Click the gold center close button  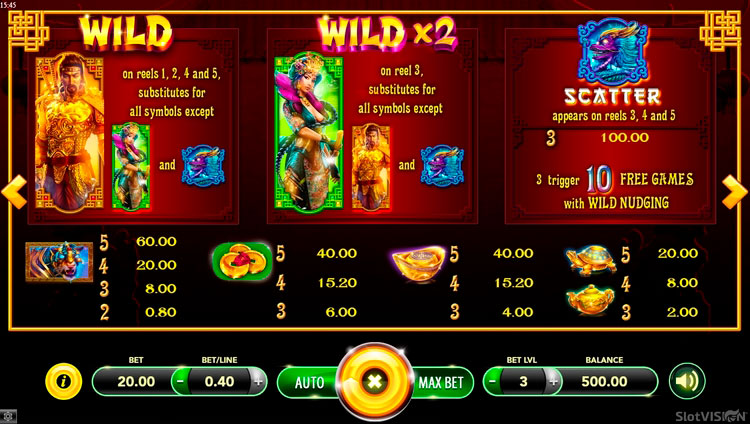(x=375, y=382)
